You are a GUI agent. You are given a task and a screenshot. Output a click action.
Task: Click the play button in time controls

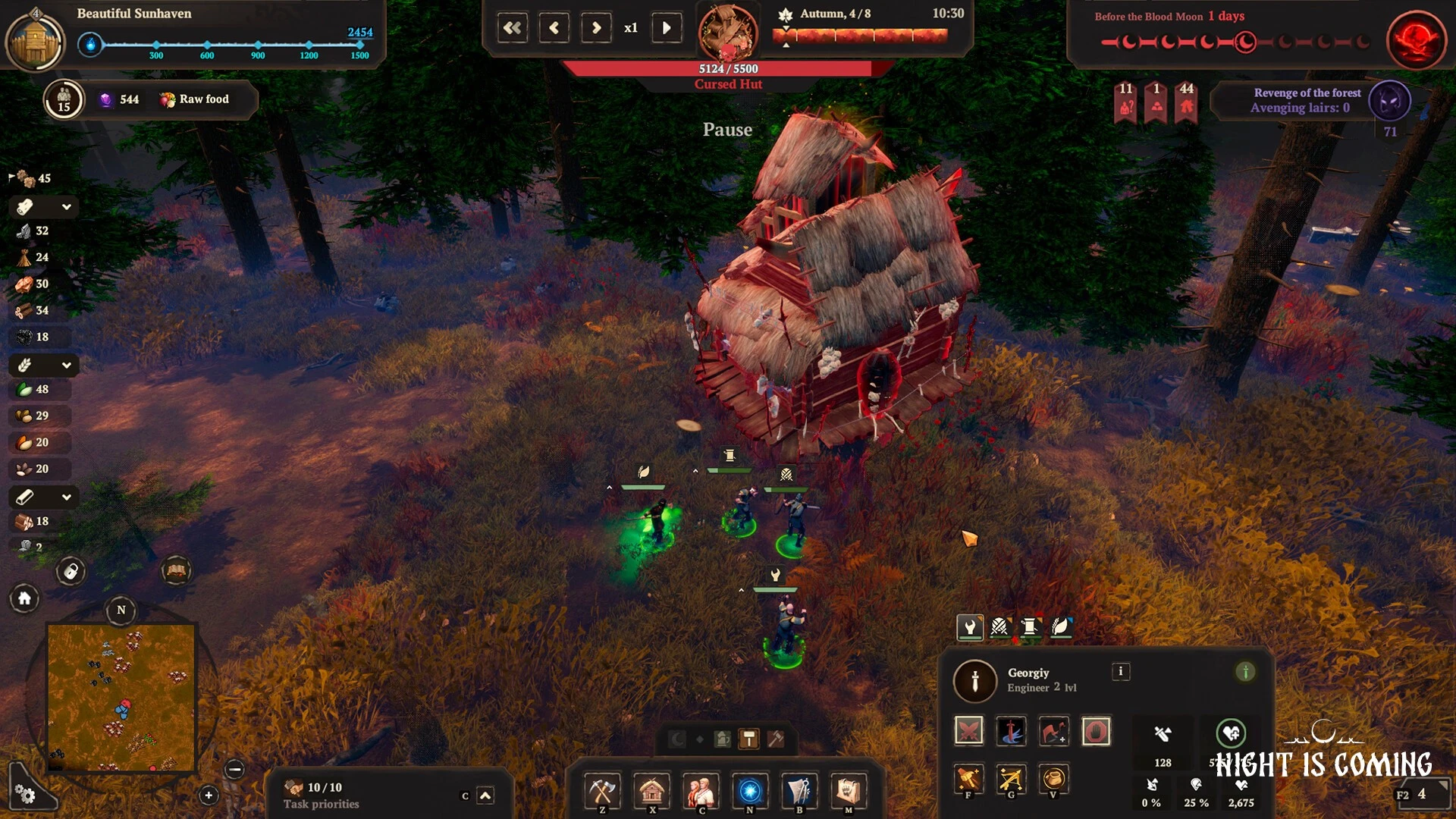click(667, 28)
